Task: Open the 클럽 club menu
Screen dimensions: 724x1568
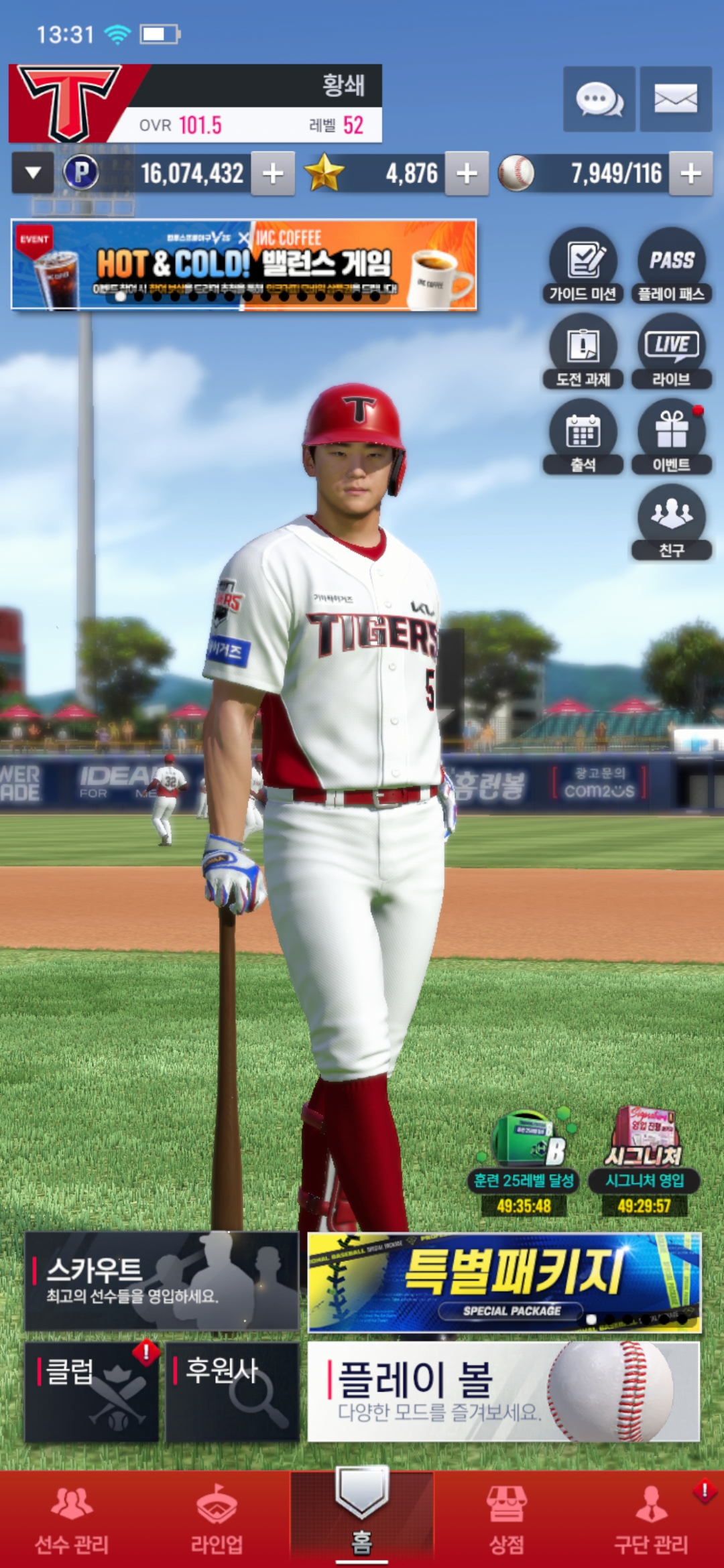Action: pos(92,1391)
